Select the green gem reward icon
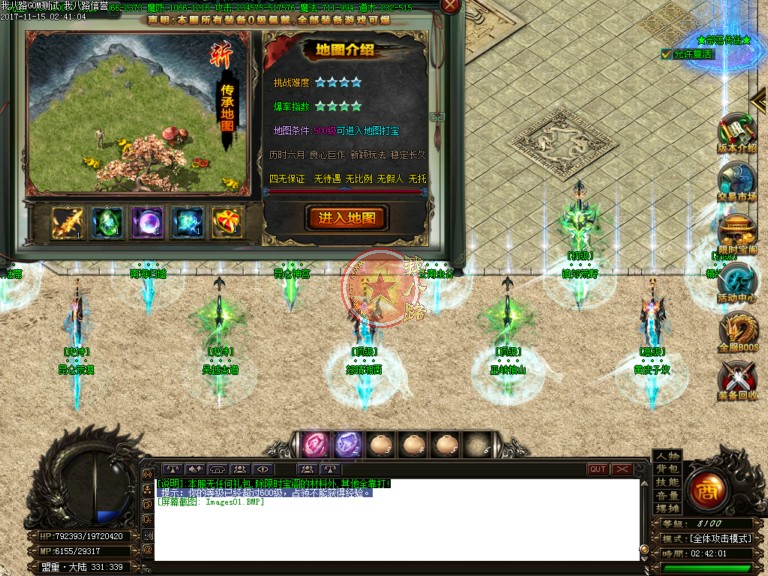768x576 pixels. click(108, 222)
